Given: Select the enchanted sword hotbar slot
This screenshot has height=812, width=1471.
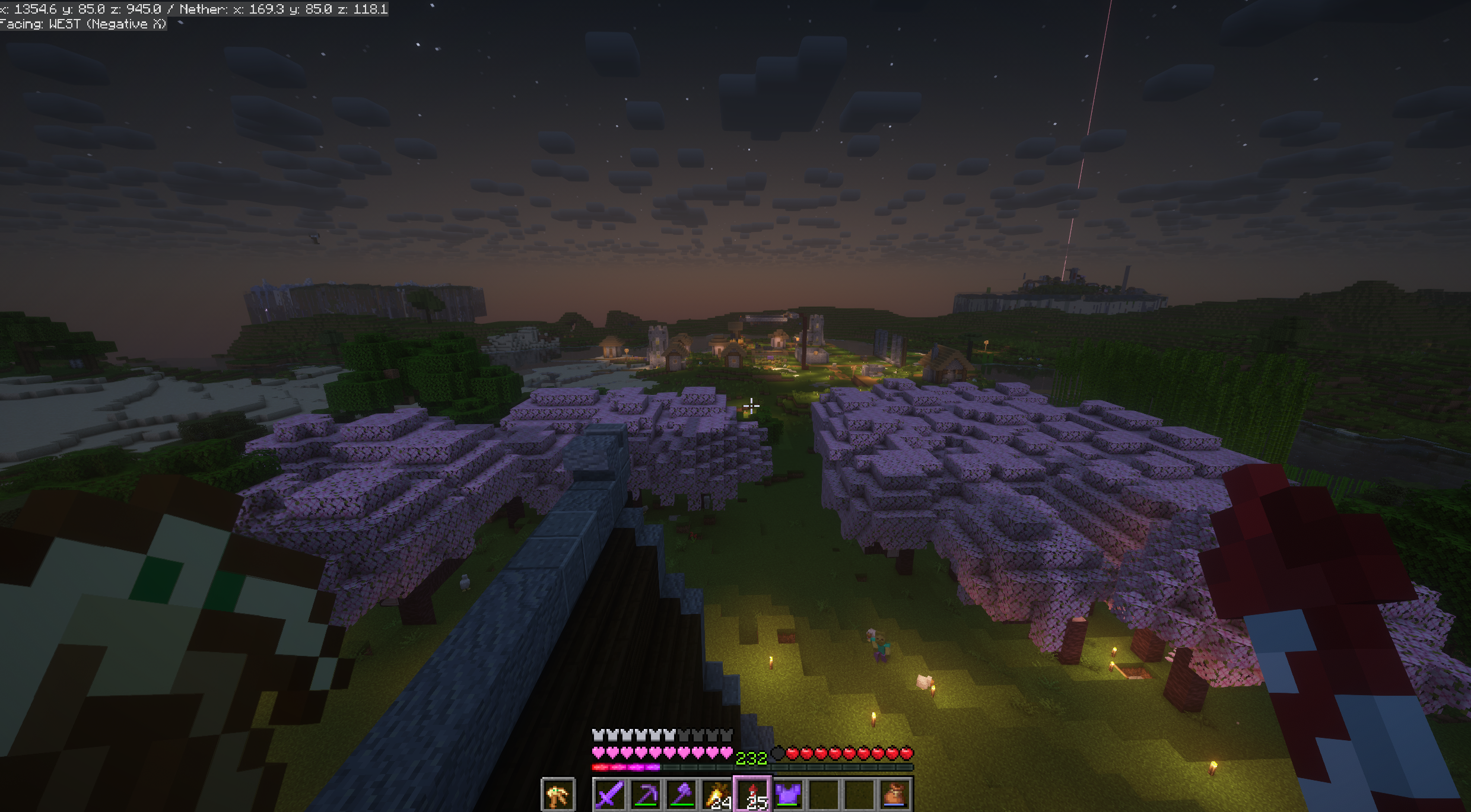Looking at the screenshot, I should point(609,795).
